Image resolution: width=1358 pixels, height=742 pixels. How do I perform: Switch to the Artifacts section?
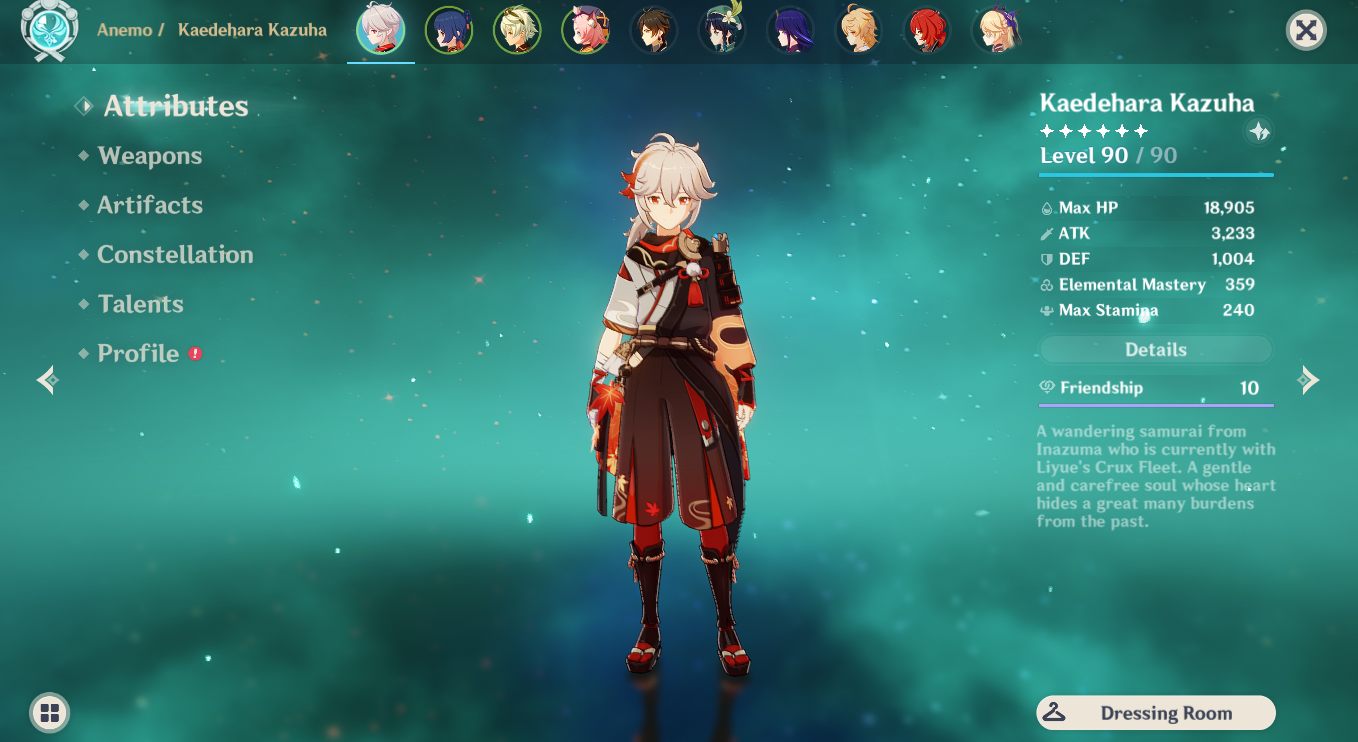pyautogui.click(x=149, y=205)
